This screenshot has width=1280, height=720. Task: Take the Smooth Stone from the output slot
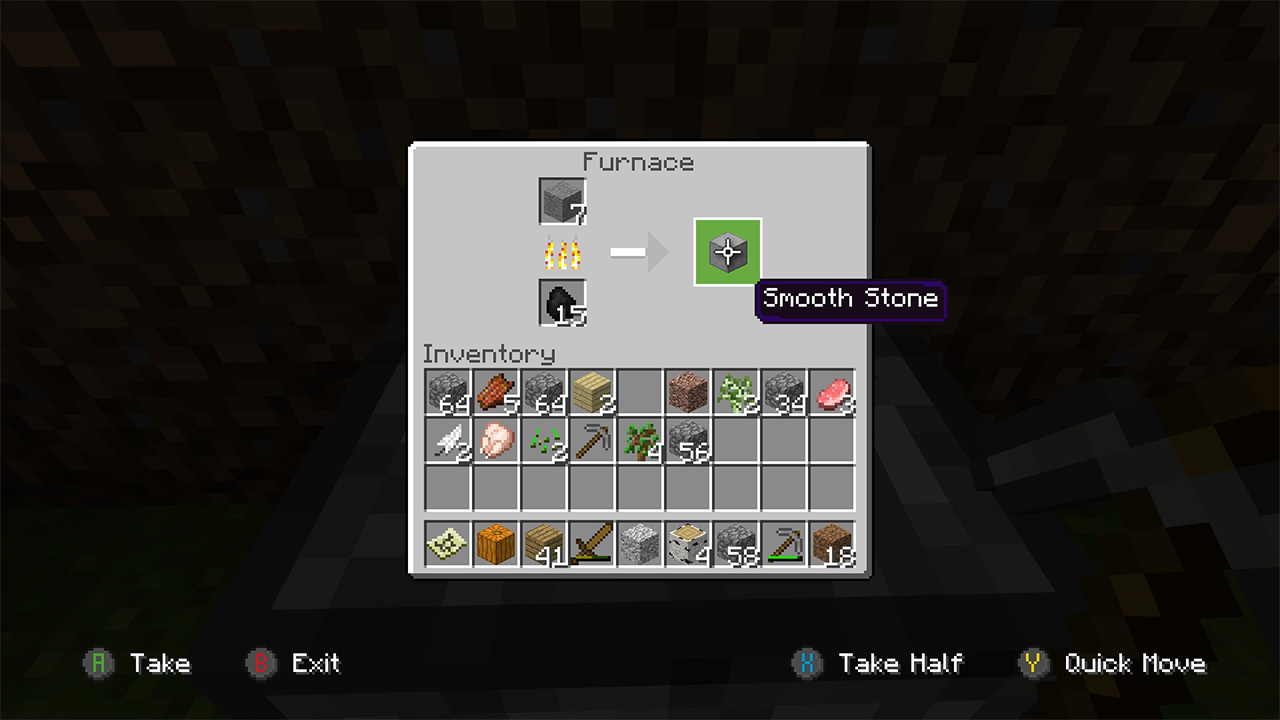727,251
